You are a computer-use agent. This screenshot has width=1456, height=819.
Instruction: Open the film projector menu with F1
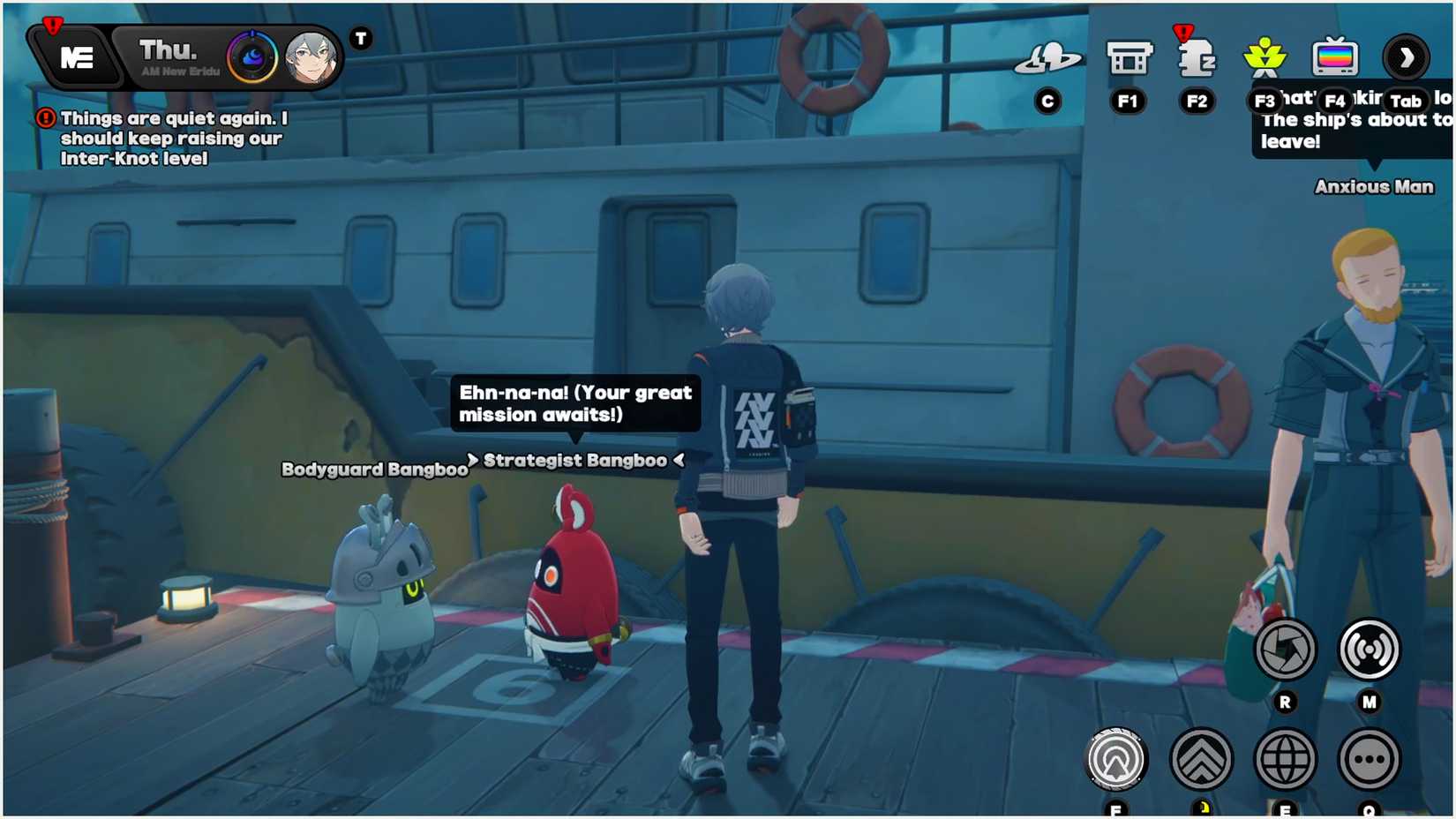pyautogui.click(x=1129, y=56)
